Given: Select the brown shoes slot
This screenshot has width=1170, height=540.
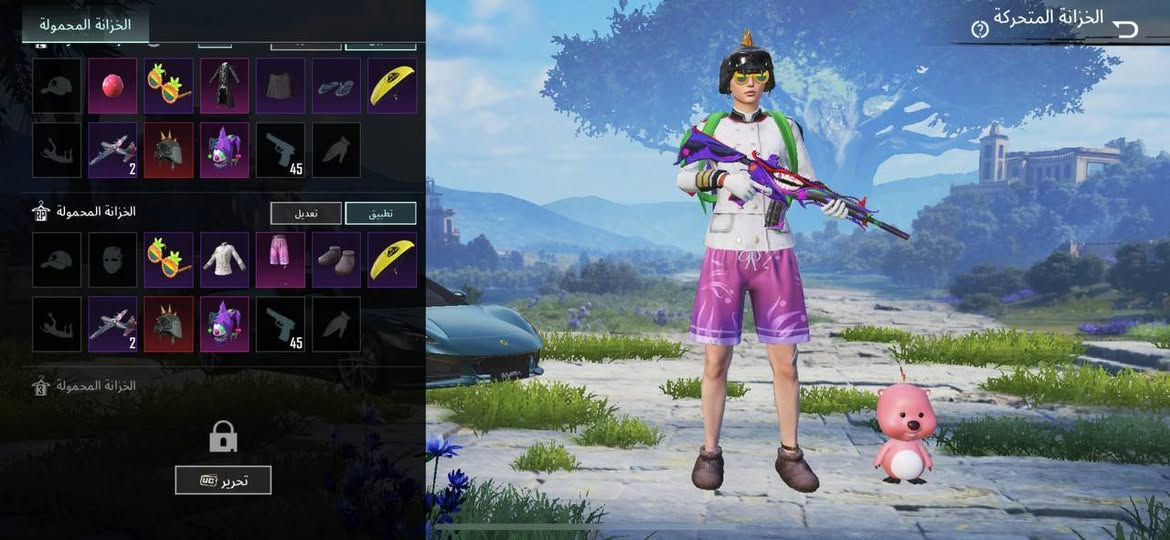Looking at the screenshot, I should 336,260.
